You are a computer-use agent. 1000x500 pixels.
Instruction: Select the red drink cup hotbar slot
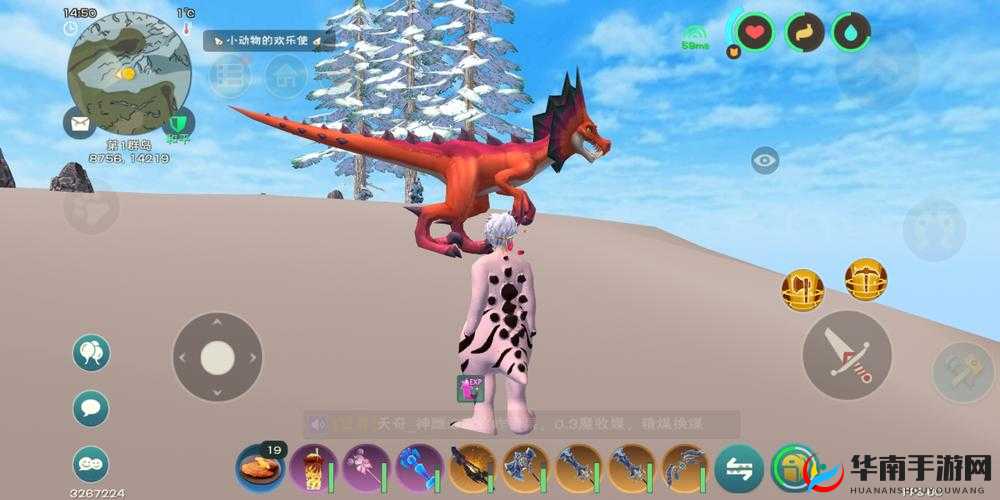[x=314, y=468]
